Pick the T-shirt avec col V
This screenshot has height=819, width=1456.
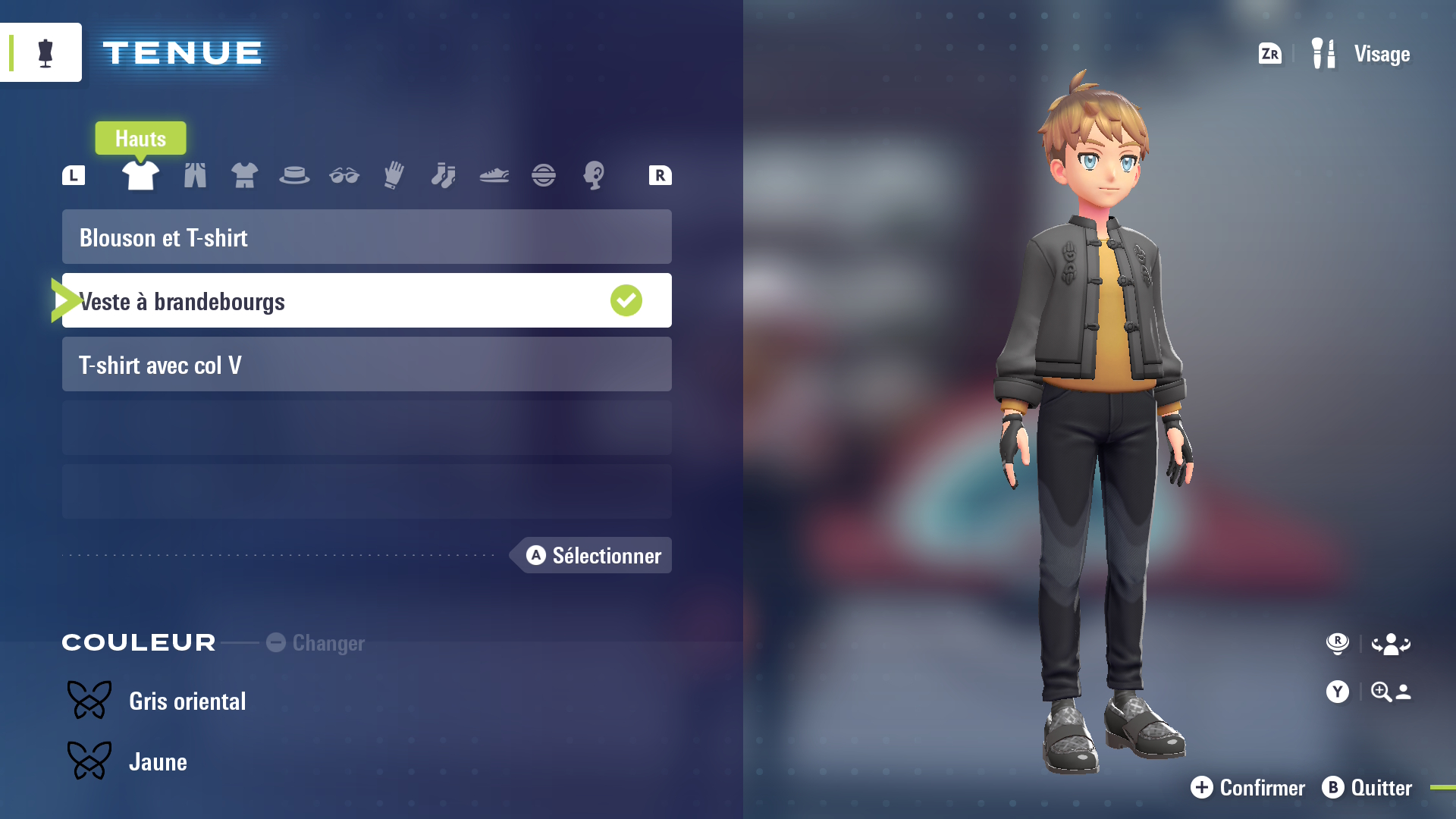366,365
